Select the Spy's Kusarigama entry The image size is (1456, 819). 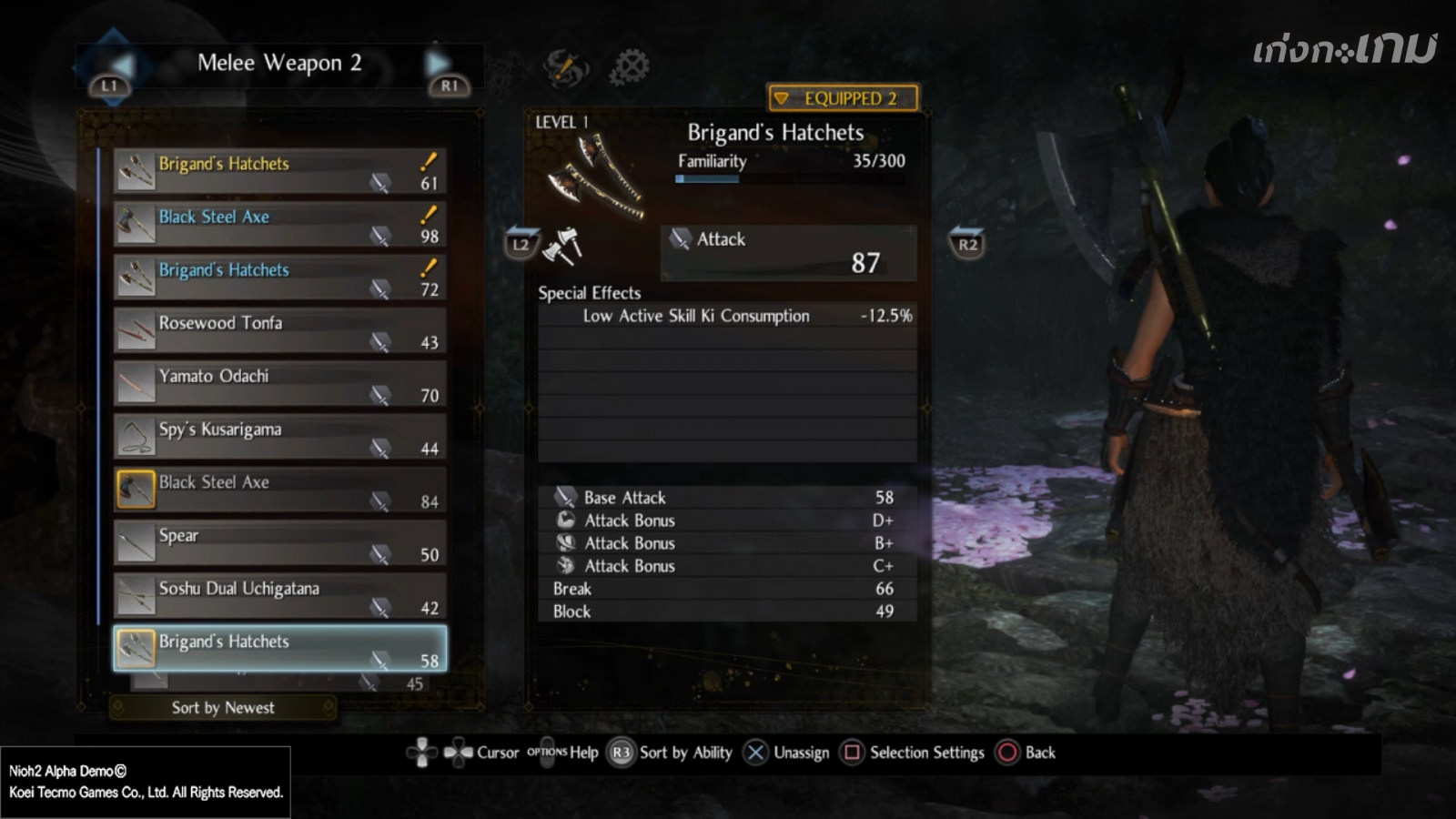(279, 437)
